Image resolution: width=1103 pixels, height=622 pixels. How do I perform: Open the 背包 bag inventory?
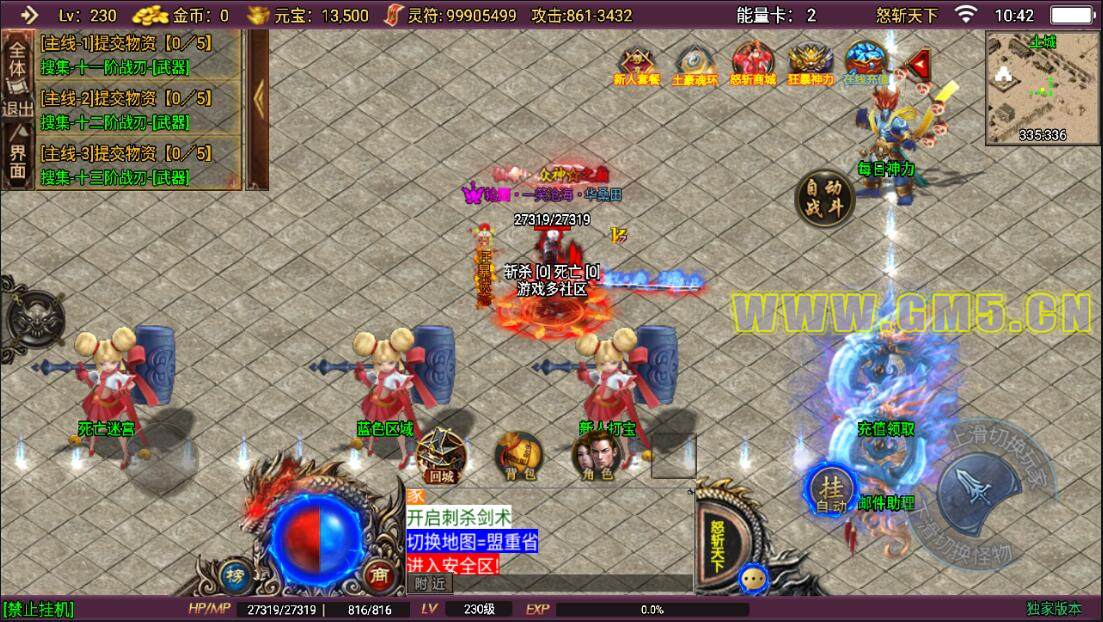click(517, 455)
